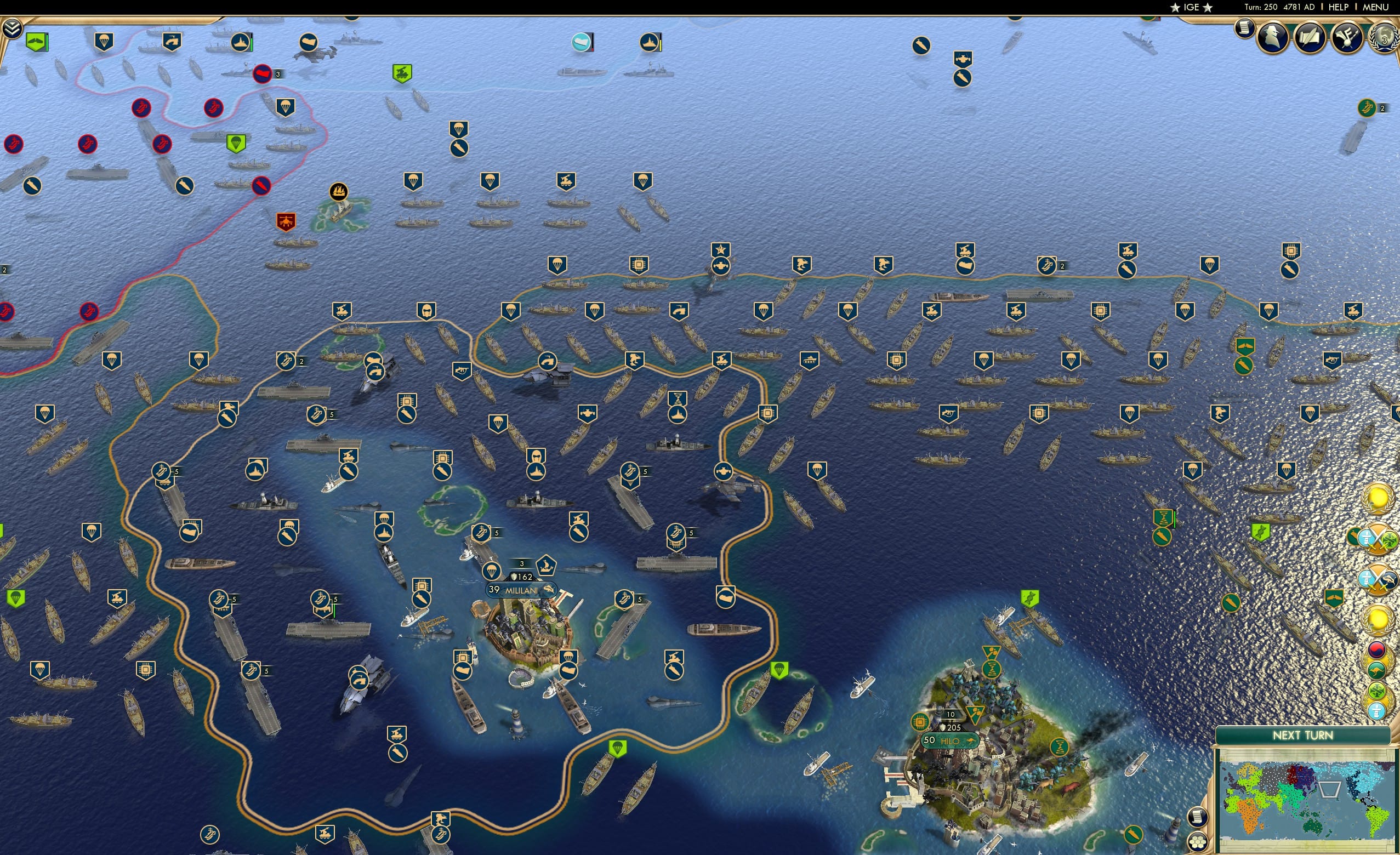
Task: Open the Notification Log scroll icon
Action: click(x=1244, y=30)
